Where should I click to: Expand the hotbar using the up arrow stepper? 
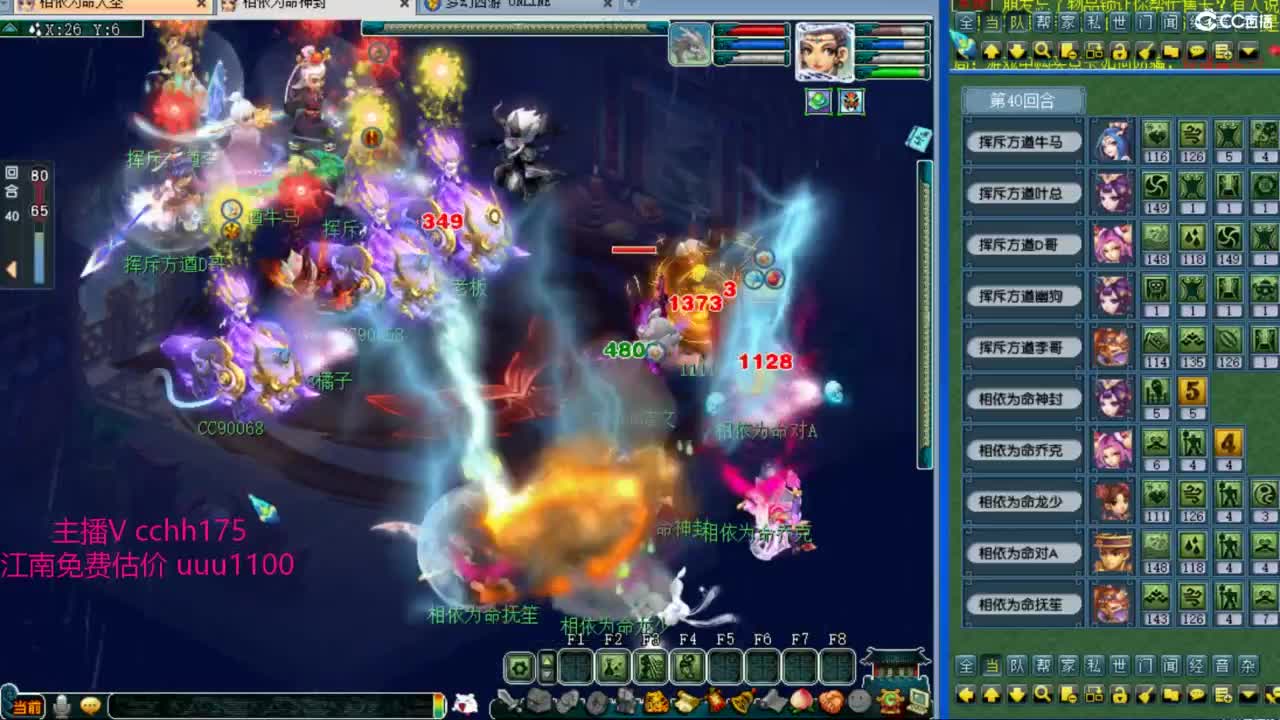pos(546,659)
